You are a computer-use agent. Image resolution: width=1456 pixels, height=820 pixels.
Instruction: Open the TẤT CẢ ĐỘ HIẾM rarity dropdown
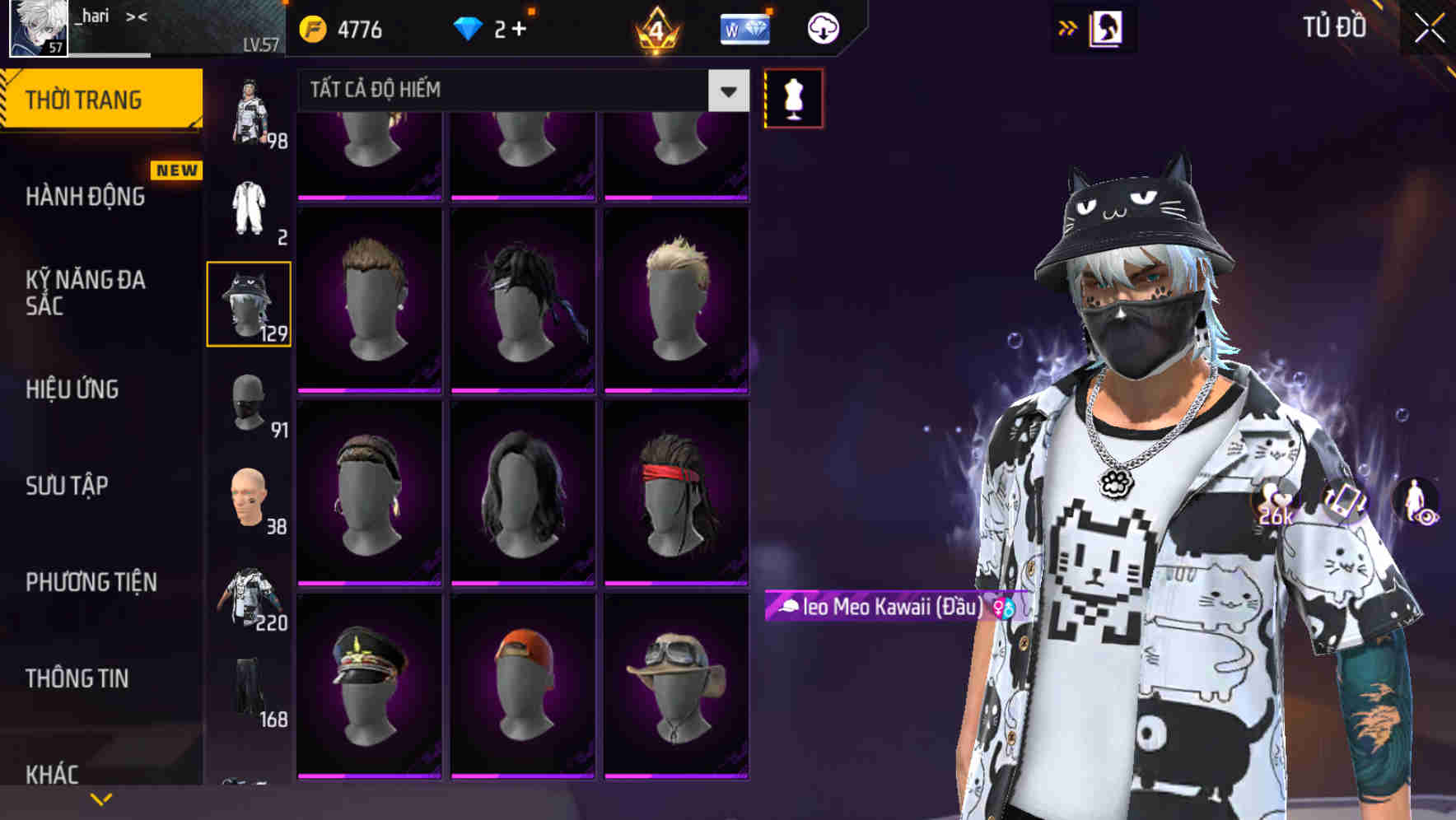(x=494, y=90)
